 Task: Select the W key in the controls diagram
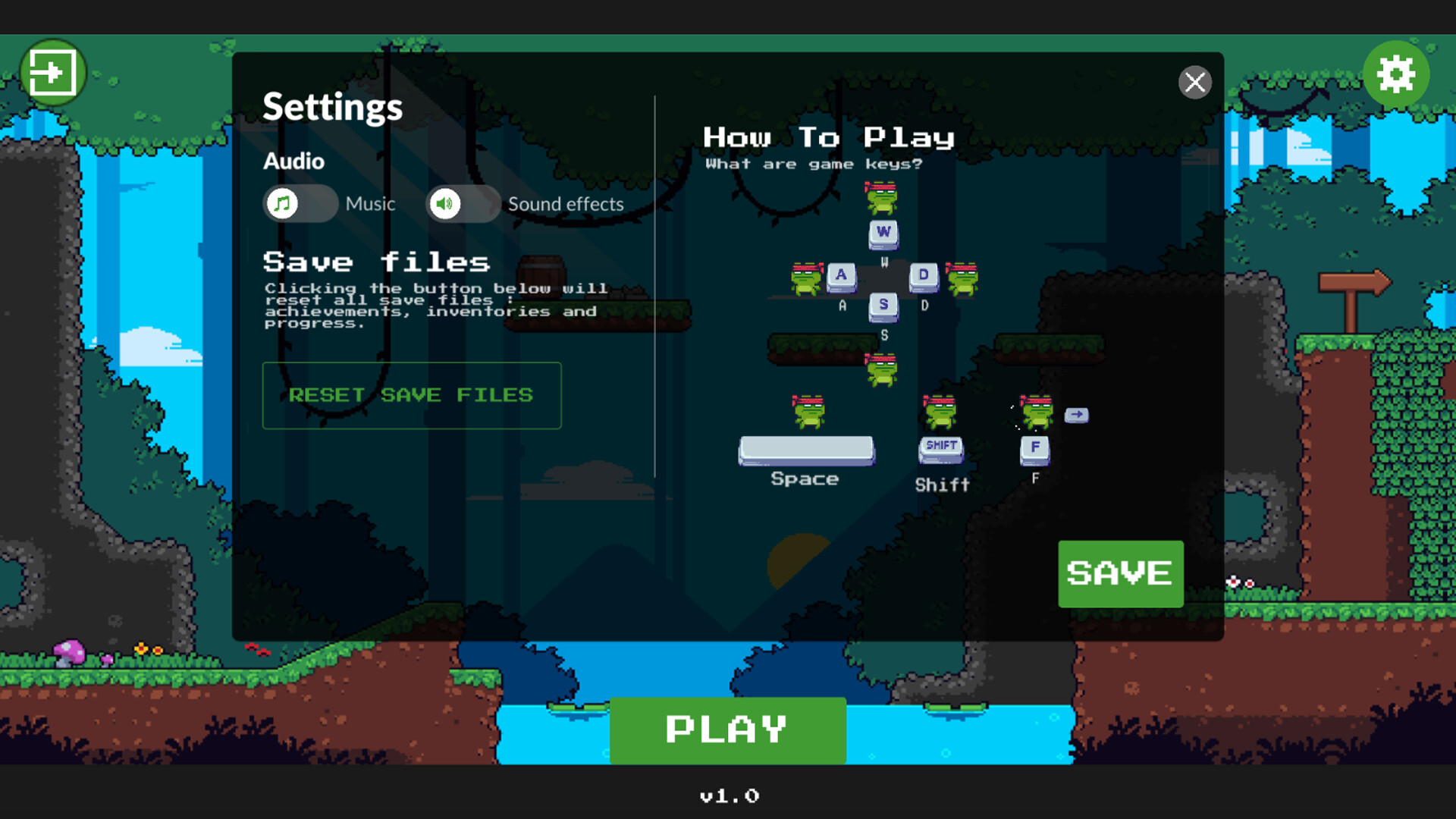click(x=882, y=234)
